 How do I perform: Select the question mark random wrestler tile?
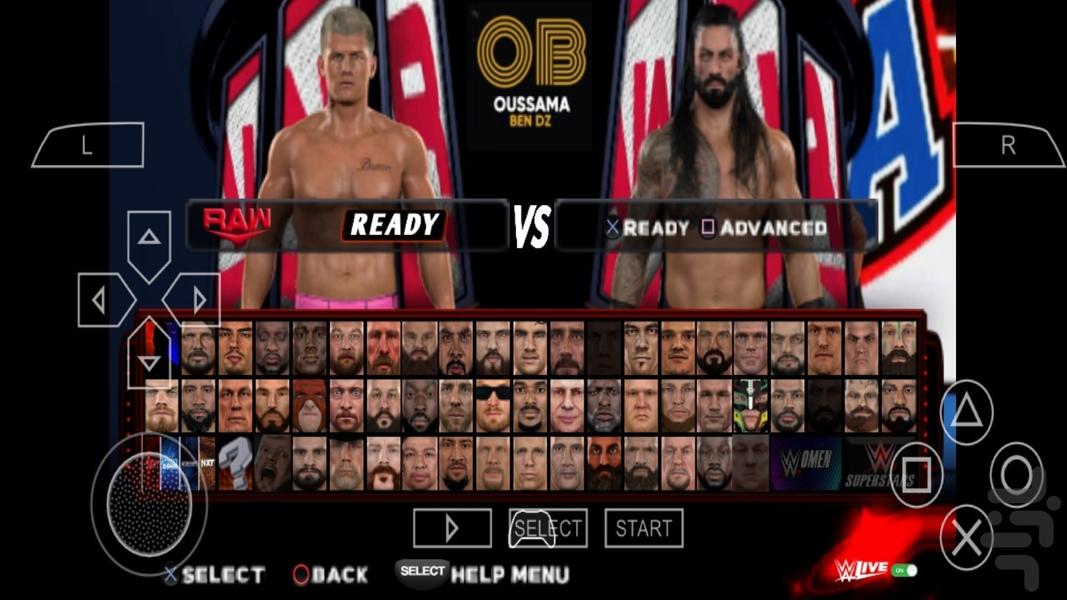tap(236, 463)
